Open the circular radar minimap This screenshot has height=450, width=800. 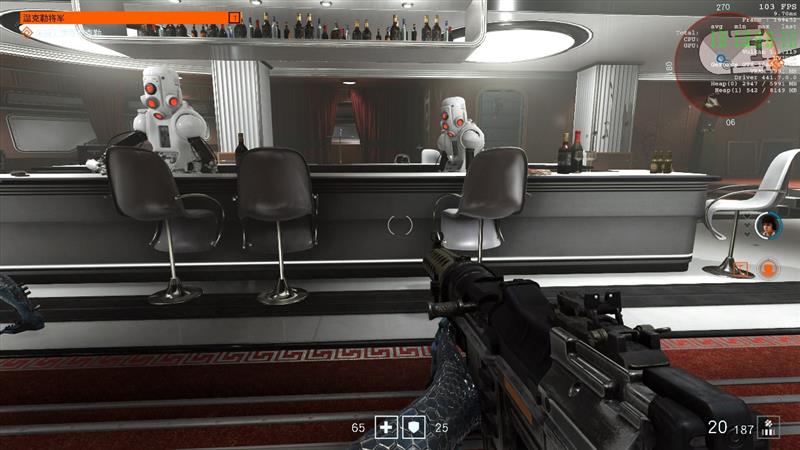click(x=737, y=63)
